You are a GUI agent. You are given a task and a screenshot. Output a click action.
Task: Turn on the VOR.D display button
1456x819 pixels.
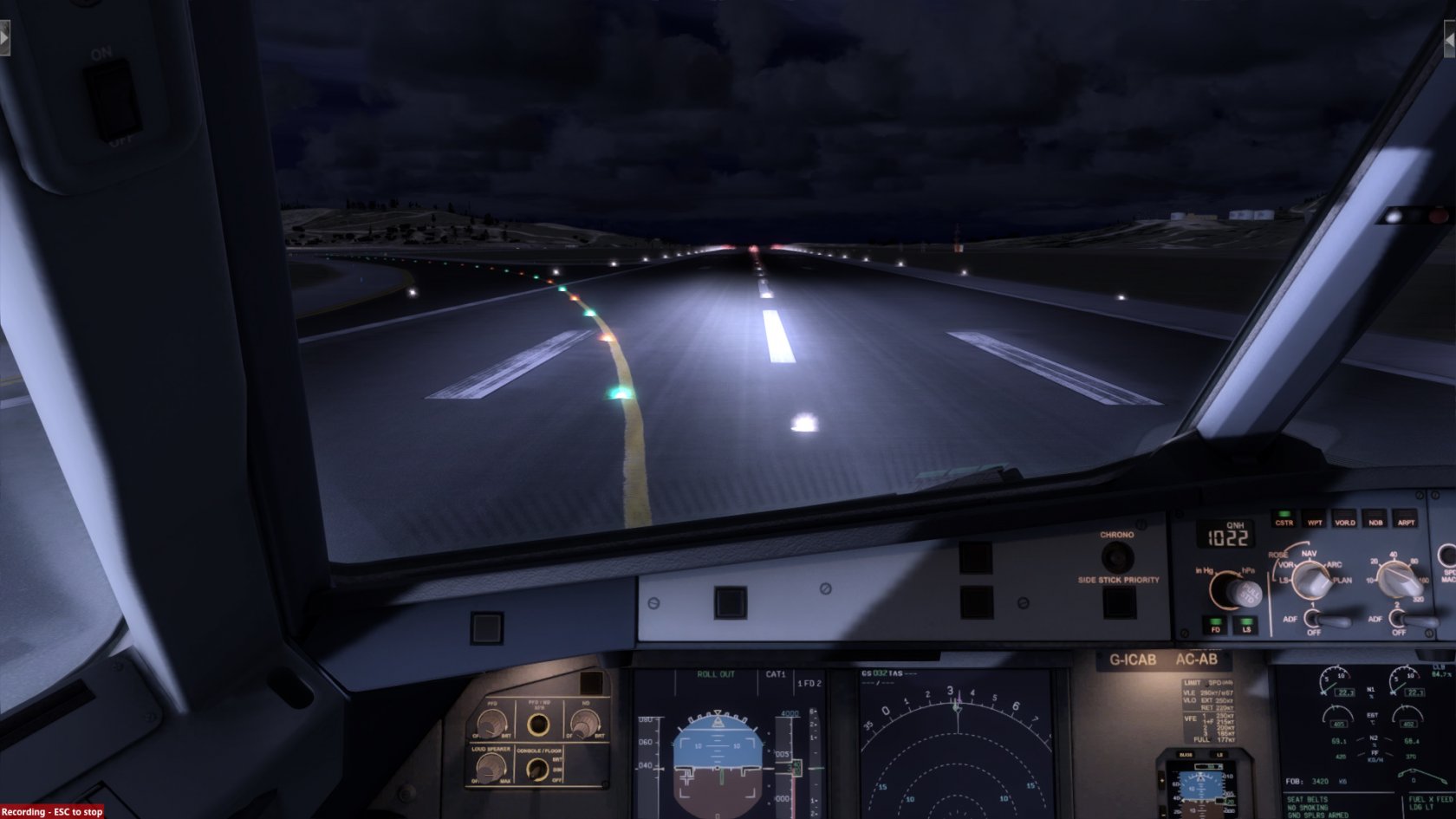click(x=1345, y=520)
